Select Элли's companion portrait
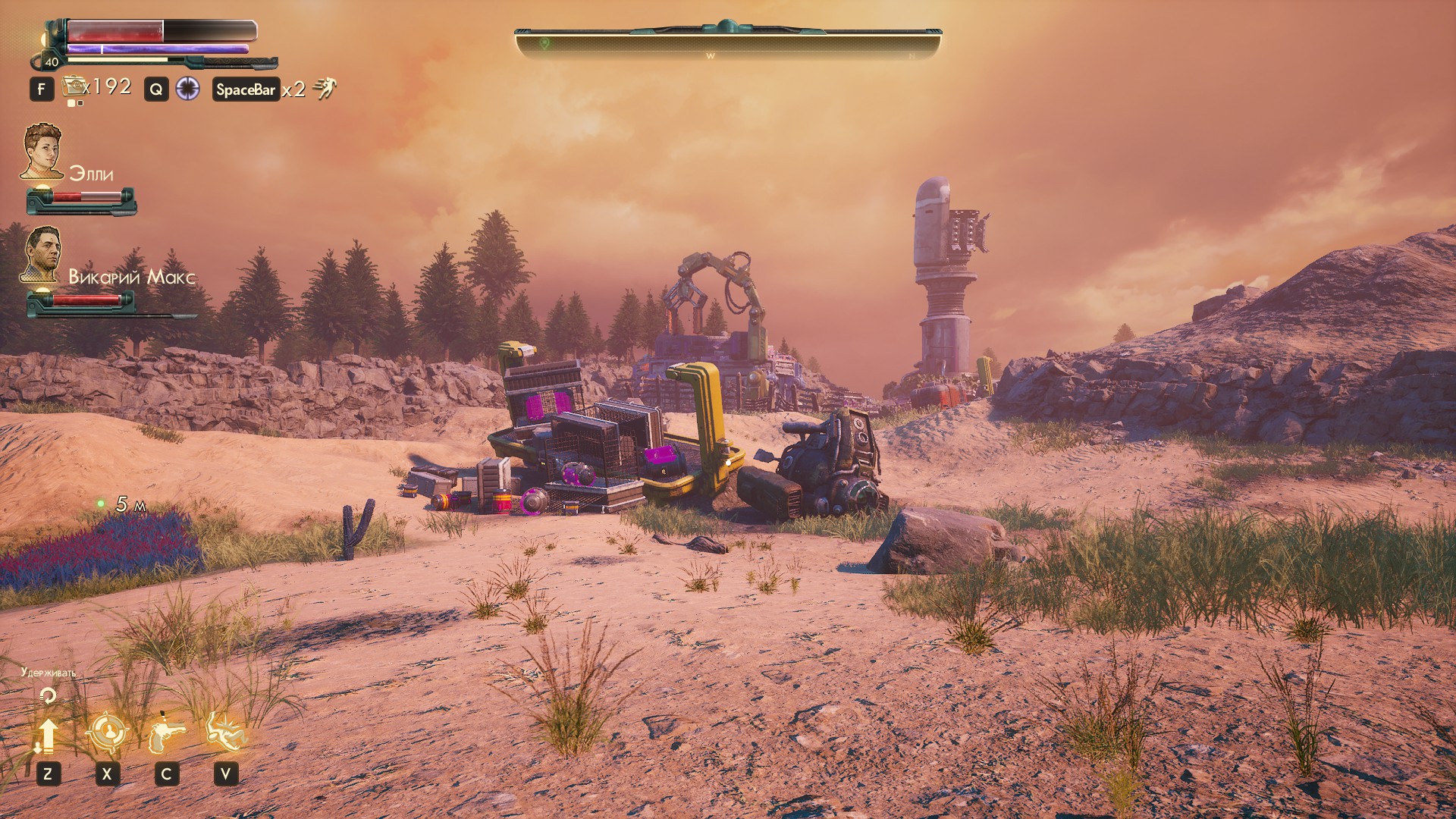The width and height of the screenshot is (1456, 819). click(42, 152)
